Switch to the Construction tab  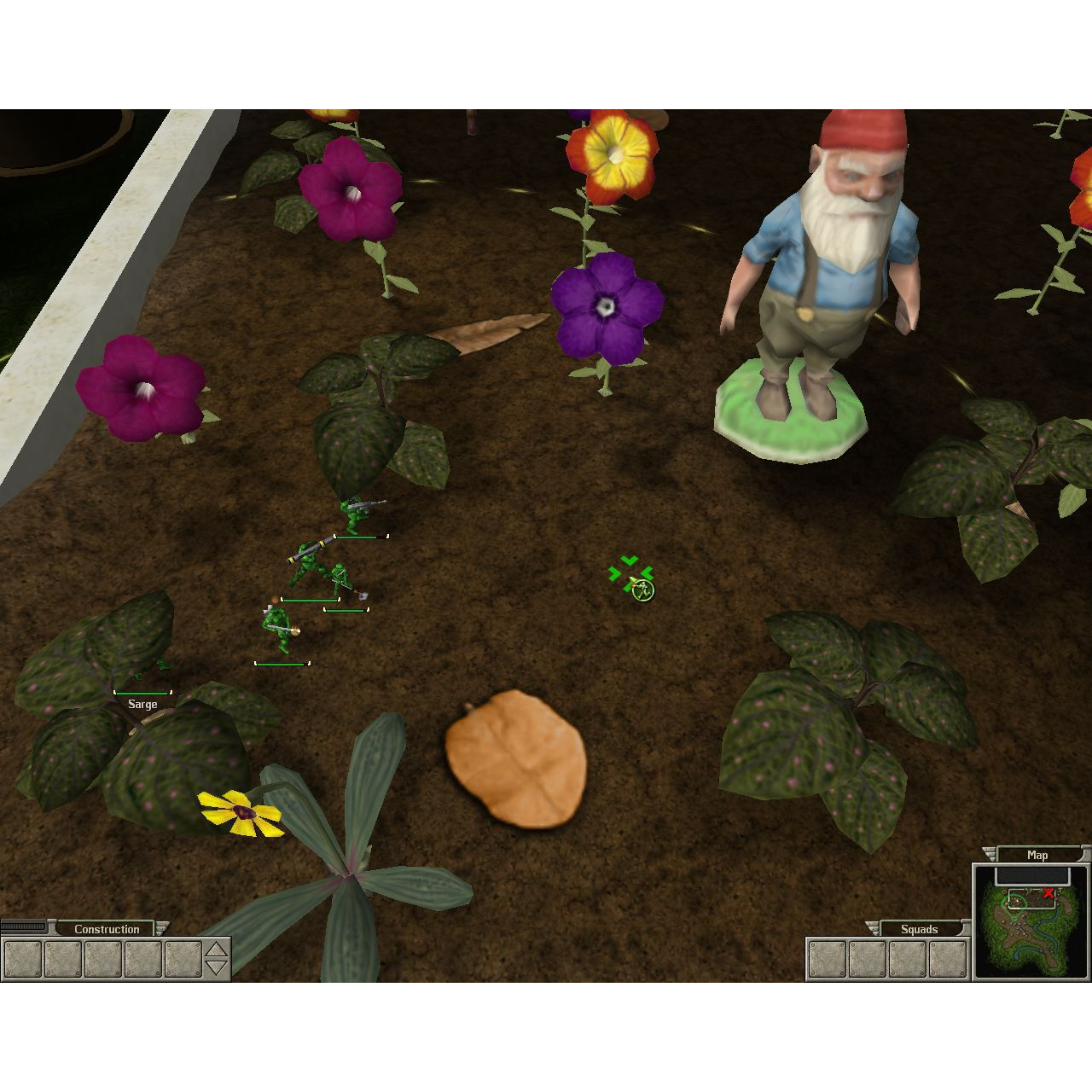[x=109, y=929]
